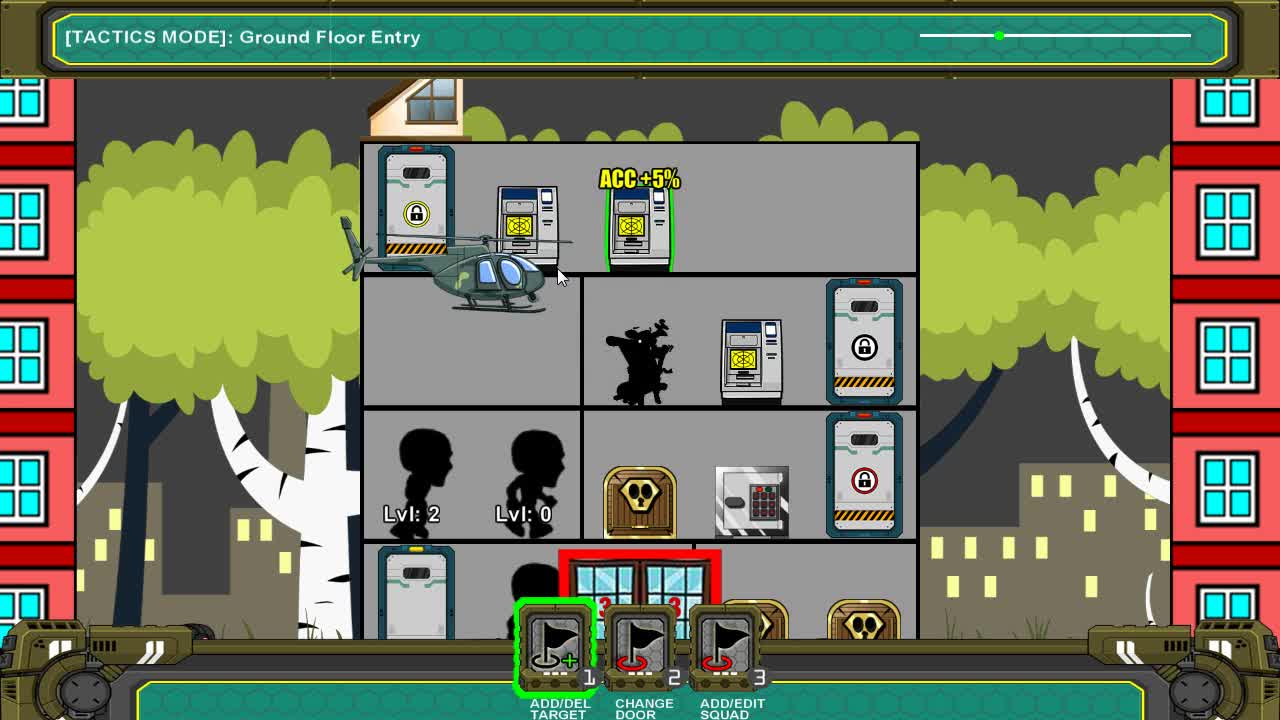Target the Lvl: 0 enemy silhouette
Viewport: 1280px width, 720px height.
point(535,470)
